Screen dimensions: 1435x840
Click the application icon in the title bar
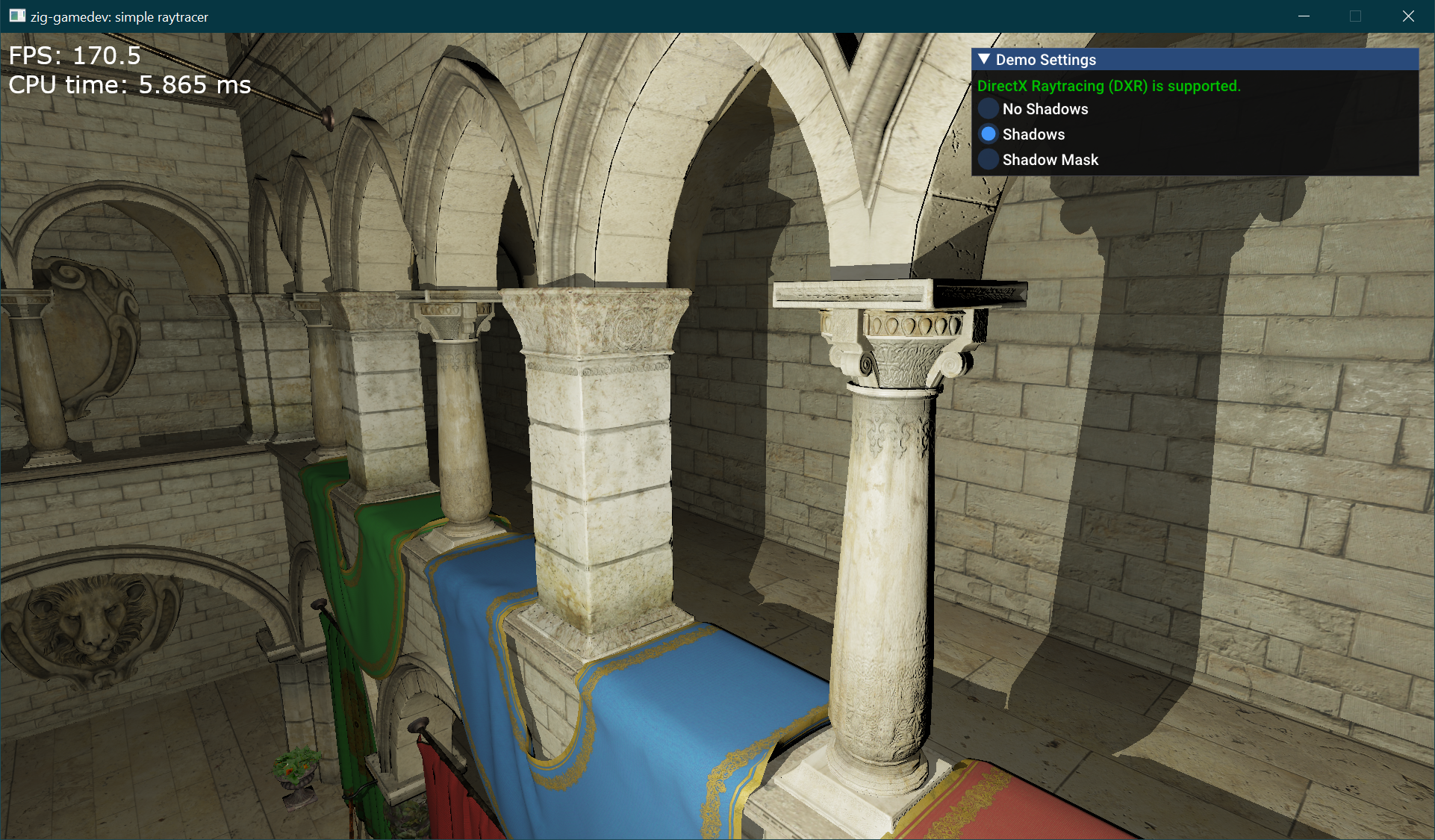[16, 16]
